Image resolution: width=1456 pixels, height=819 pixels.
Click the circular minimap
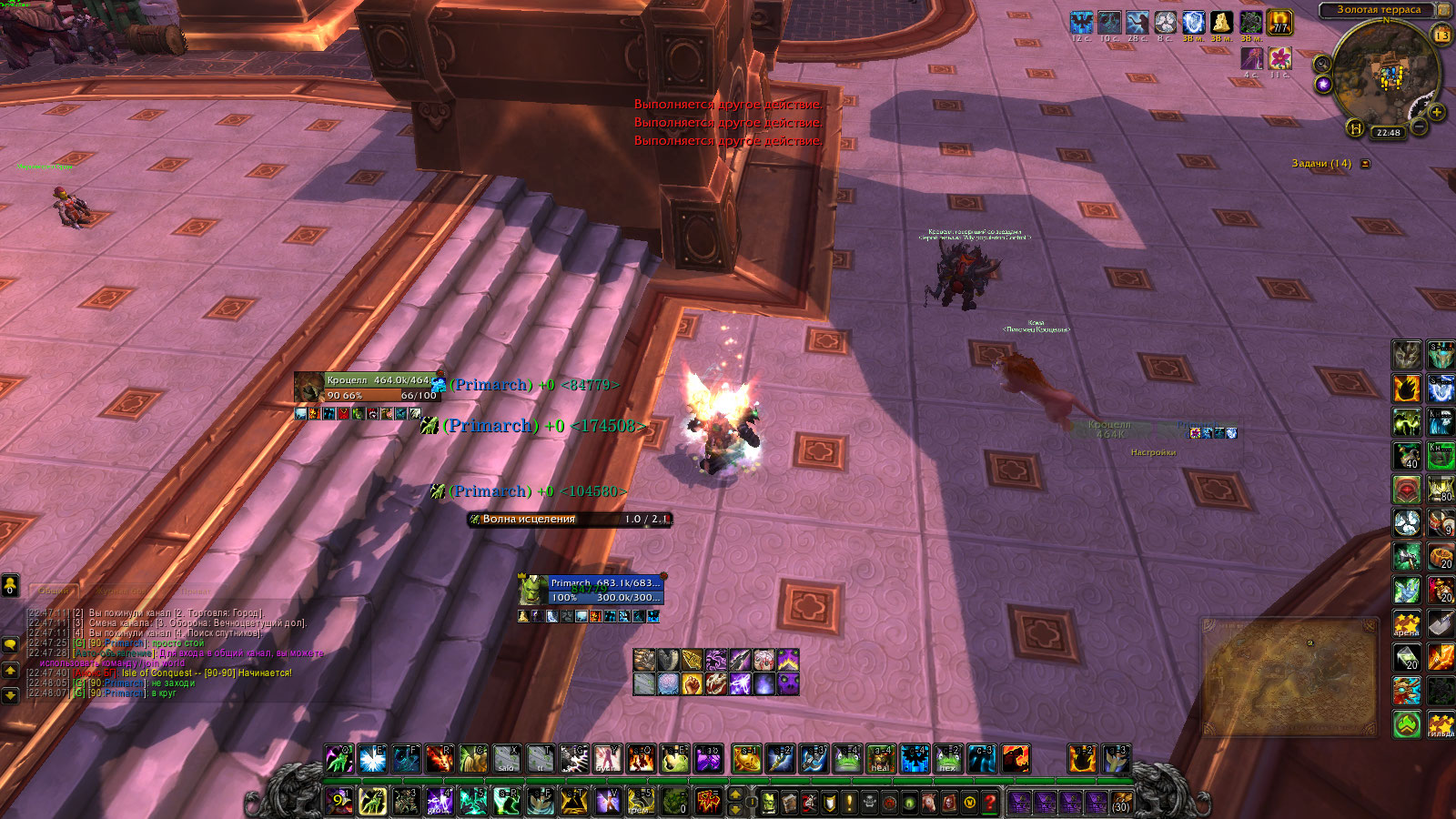pos(1381,71)
